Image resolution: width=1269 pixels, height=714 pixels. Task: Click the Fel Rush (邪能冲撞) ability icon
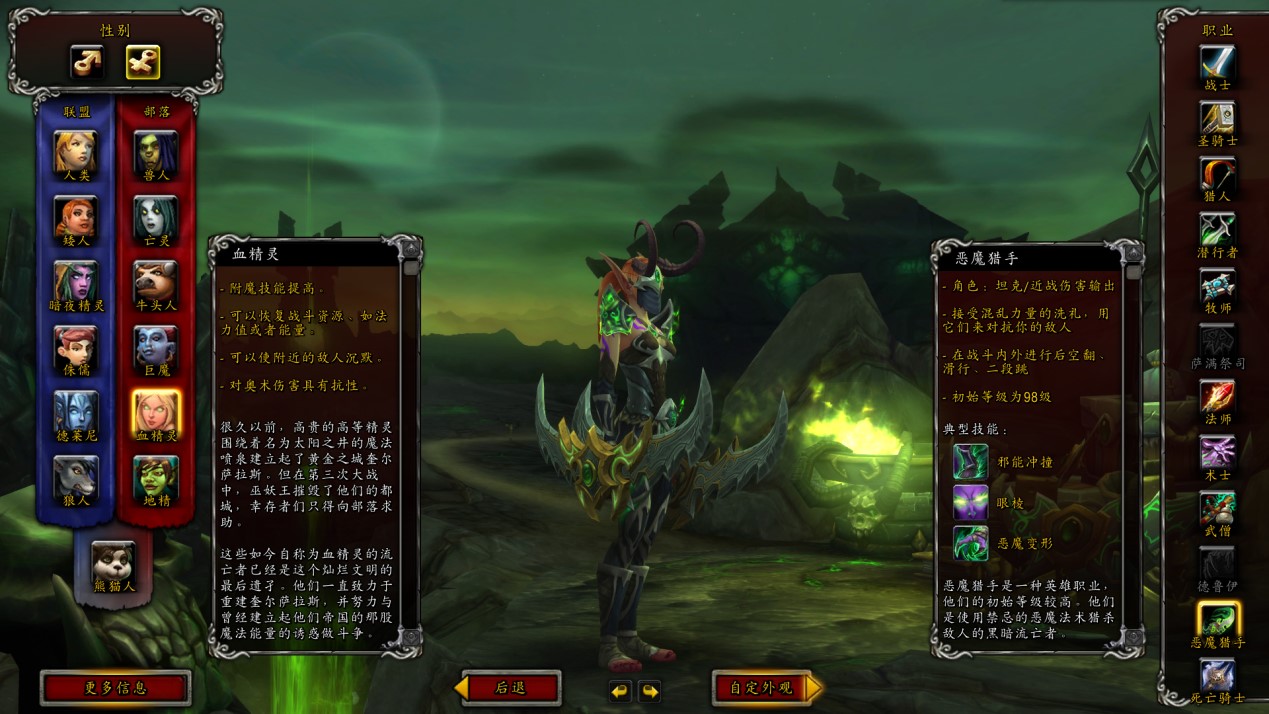[970, 461]
